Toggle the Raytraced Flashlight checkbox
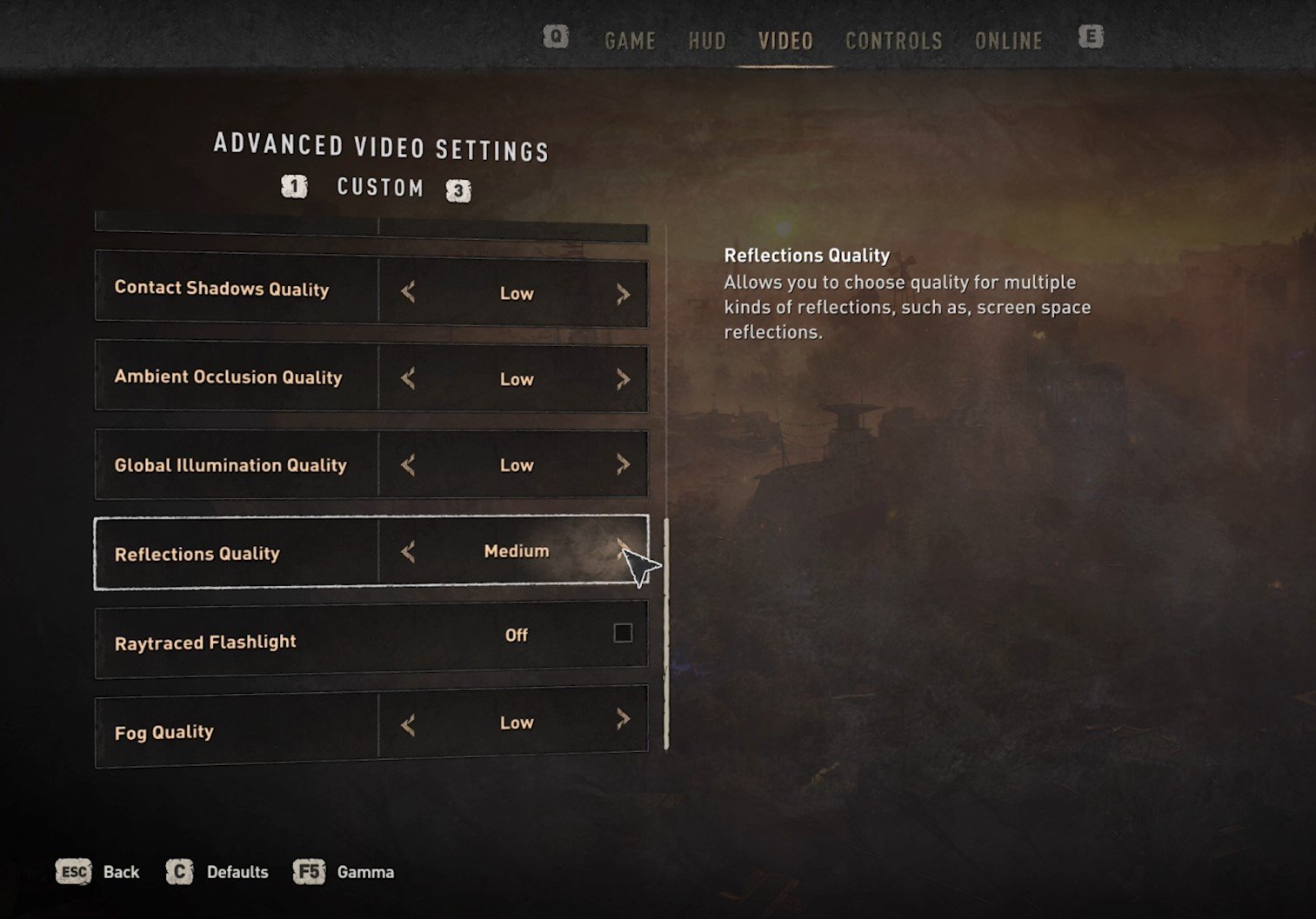 tap(623, 633)
